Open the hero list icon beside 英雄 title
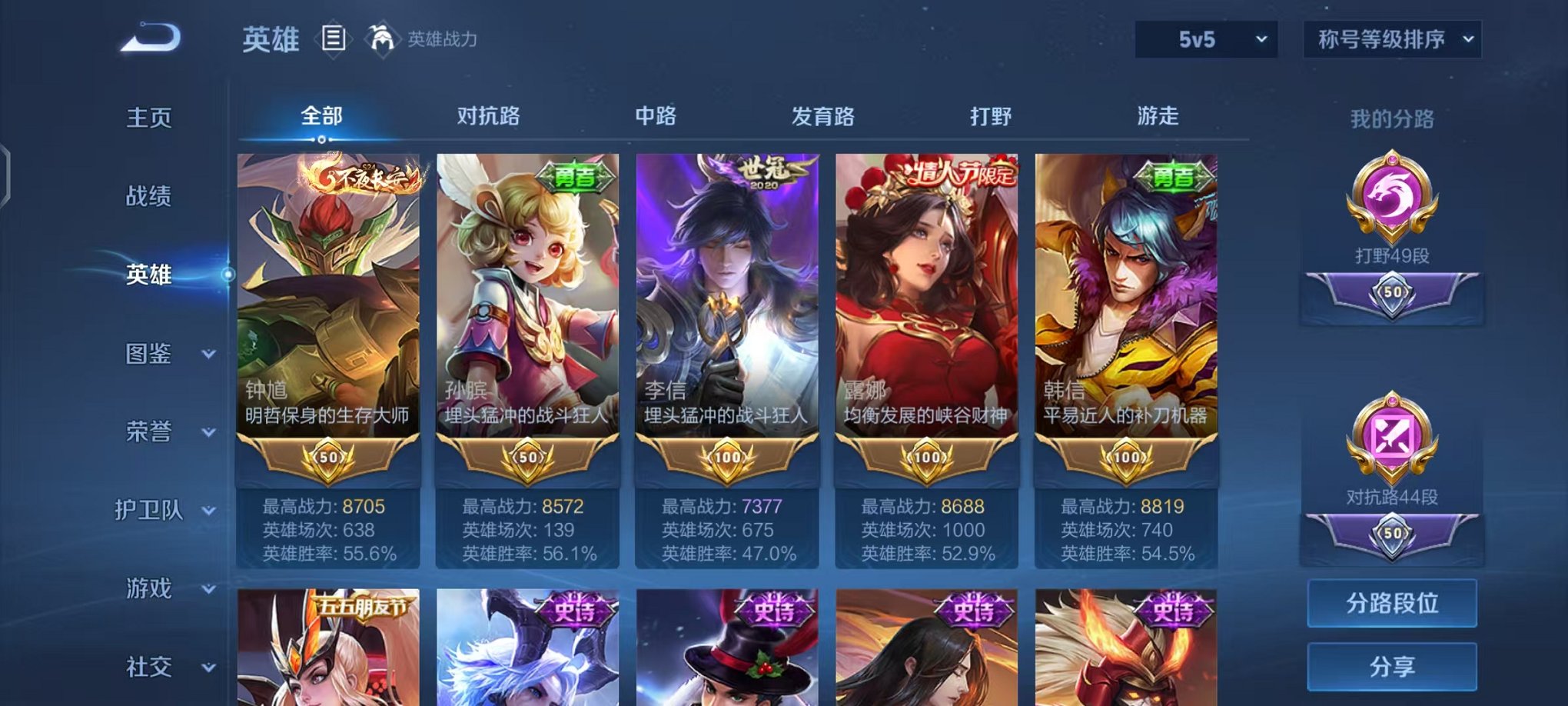1568x706 pixels. (334, 39)
